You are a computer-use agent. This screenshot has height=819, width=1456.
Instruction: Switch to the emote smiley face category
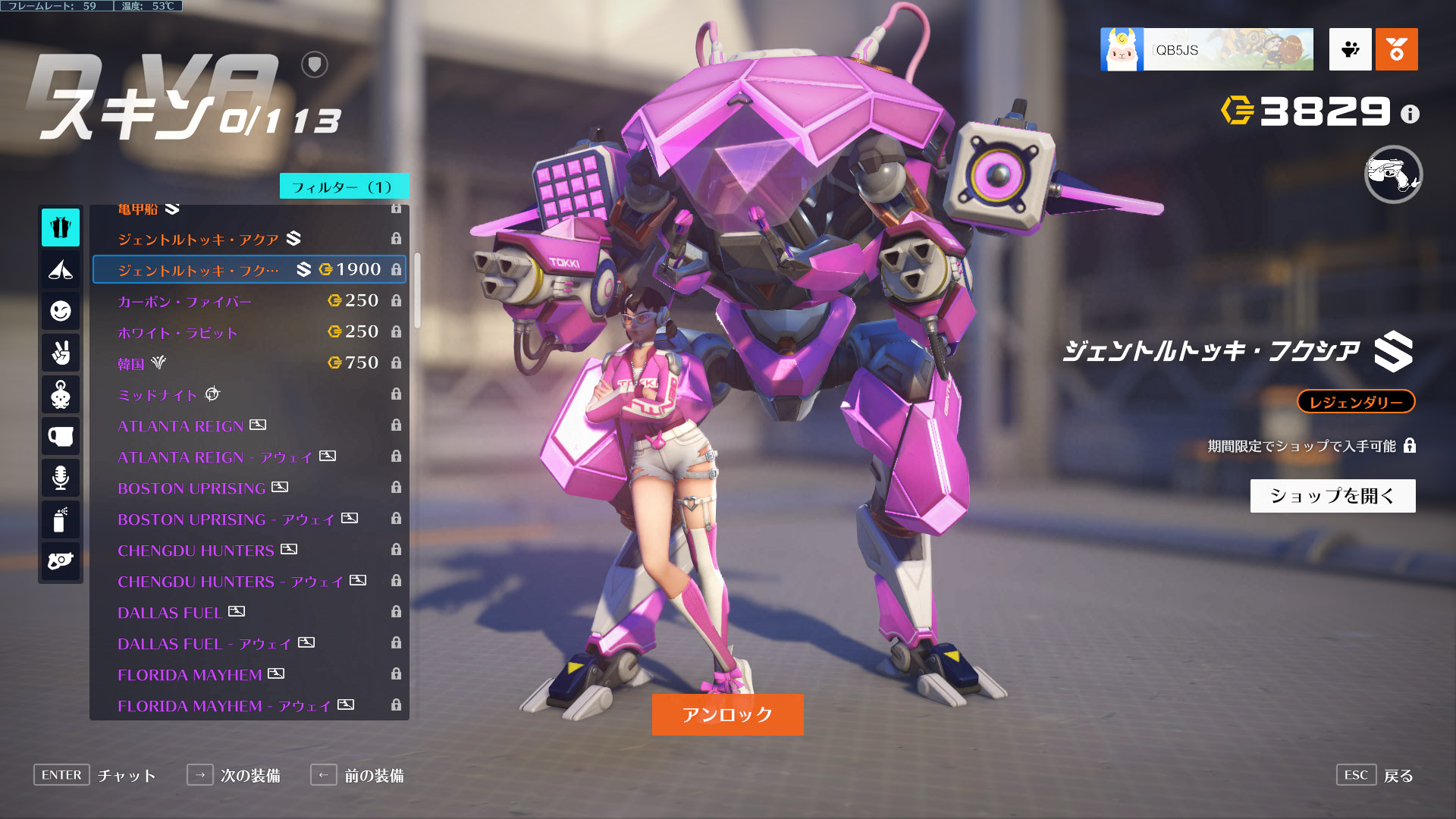[x=61, y=311]
